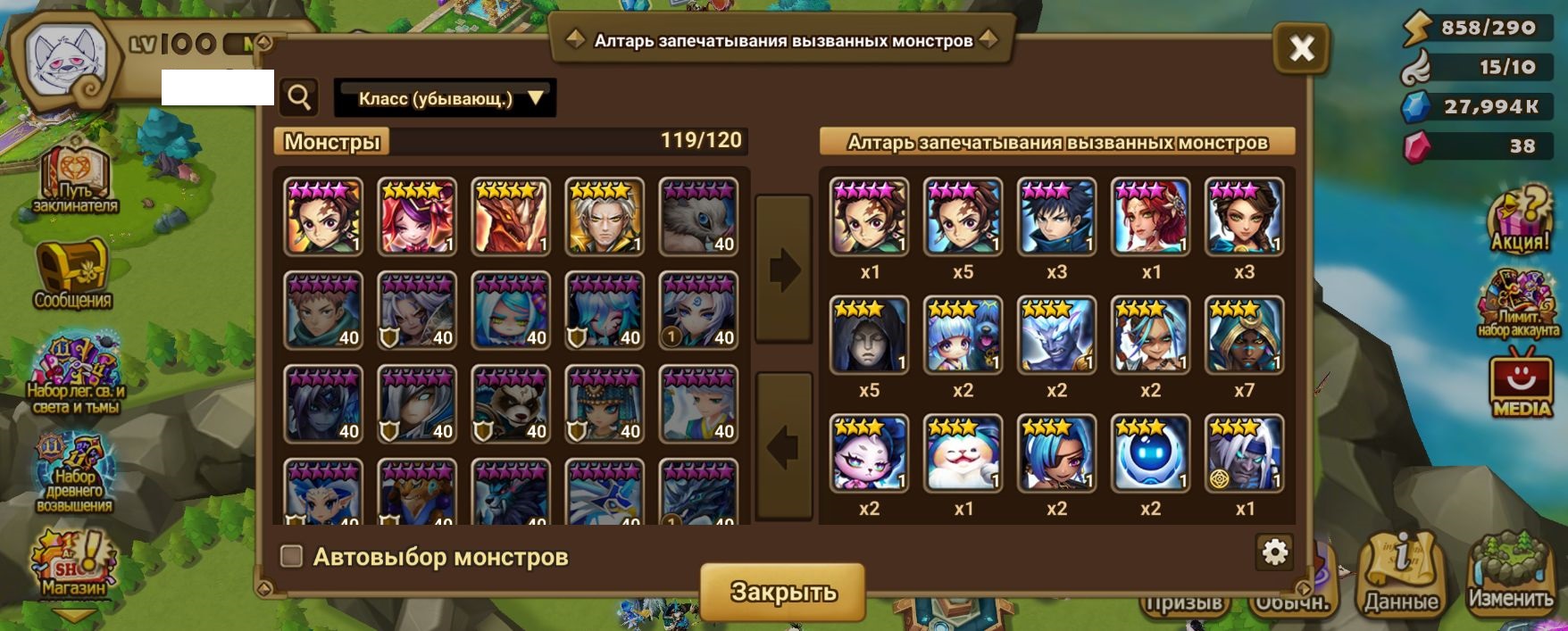
Task: Open the monster search magnifier
Action: [300, 97]
